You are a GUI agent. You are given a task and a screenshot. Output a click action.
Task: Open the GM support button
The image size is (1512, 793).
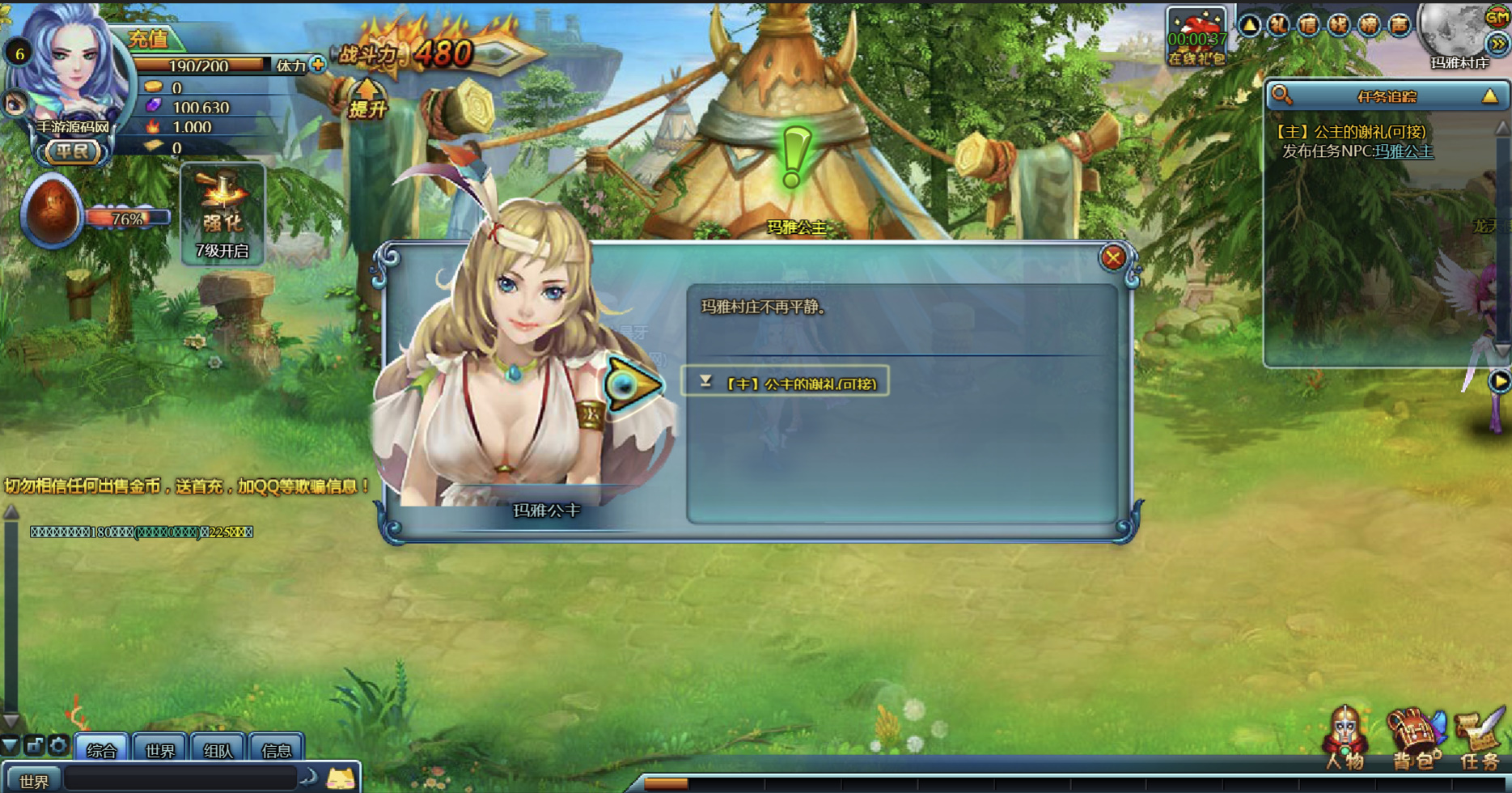point(1497,15)
